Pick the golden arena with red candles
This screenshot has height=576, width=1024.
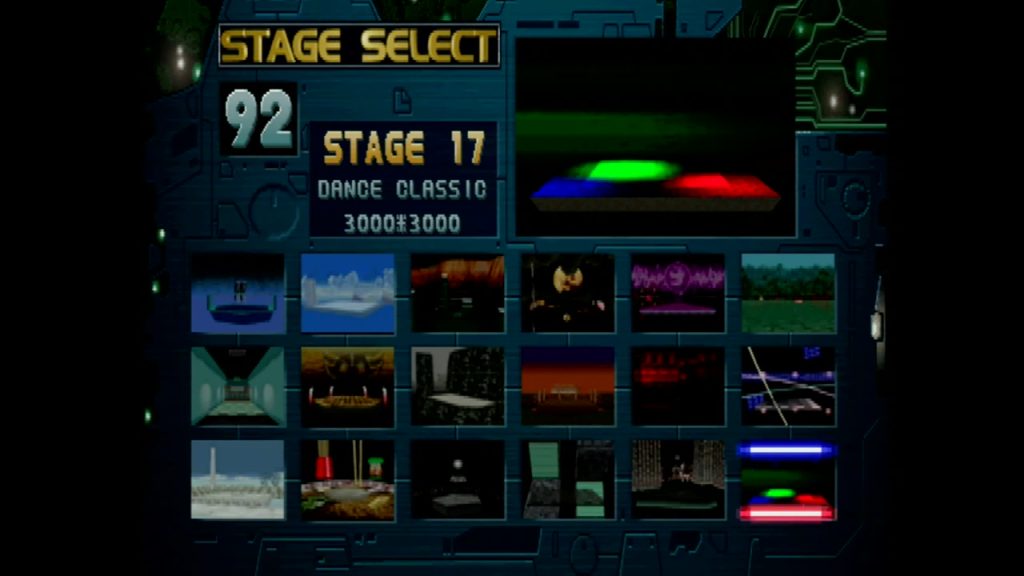348,386
